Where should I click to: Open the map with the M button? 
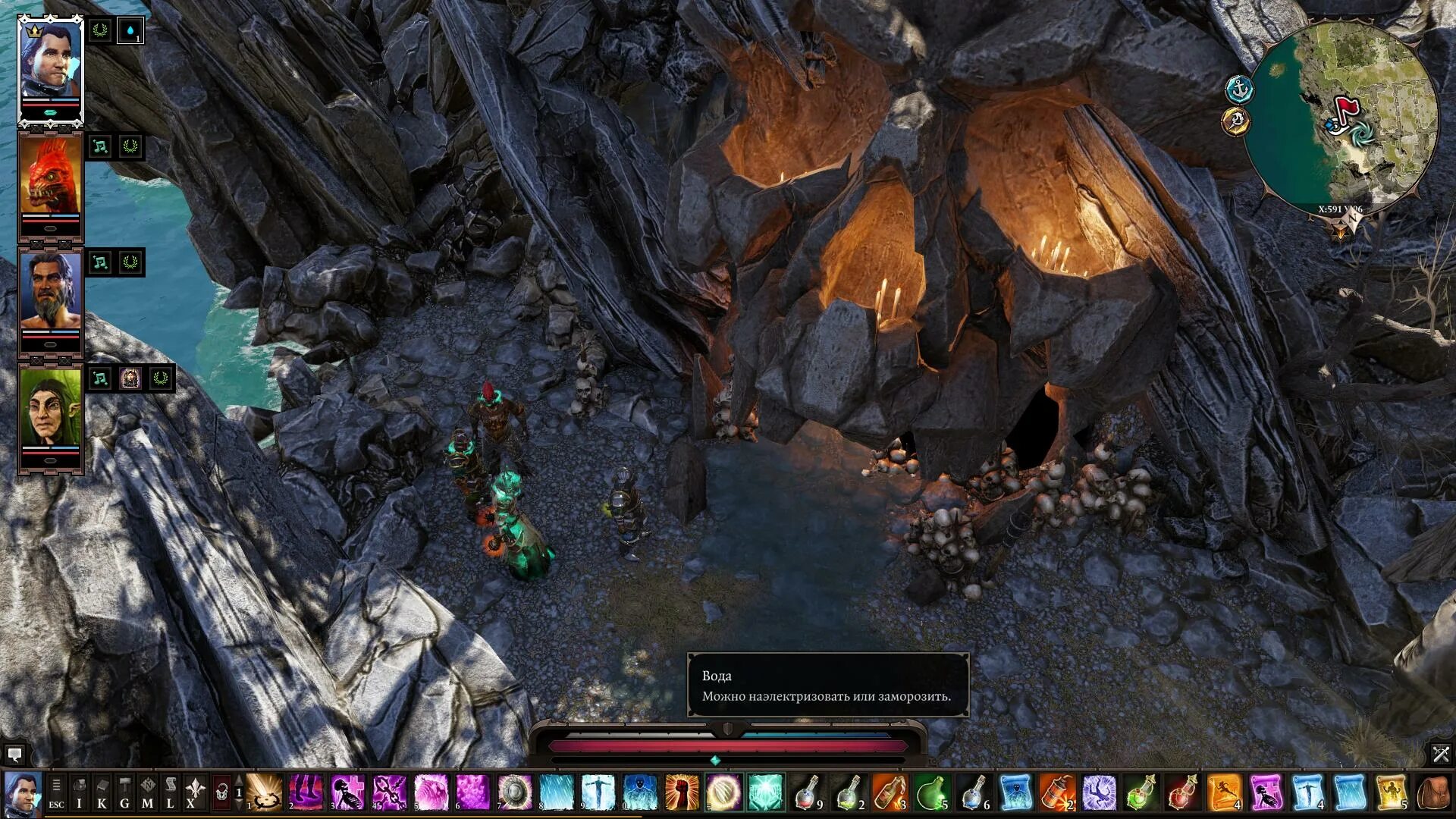(x=147, y=792)
